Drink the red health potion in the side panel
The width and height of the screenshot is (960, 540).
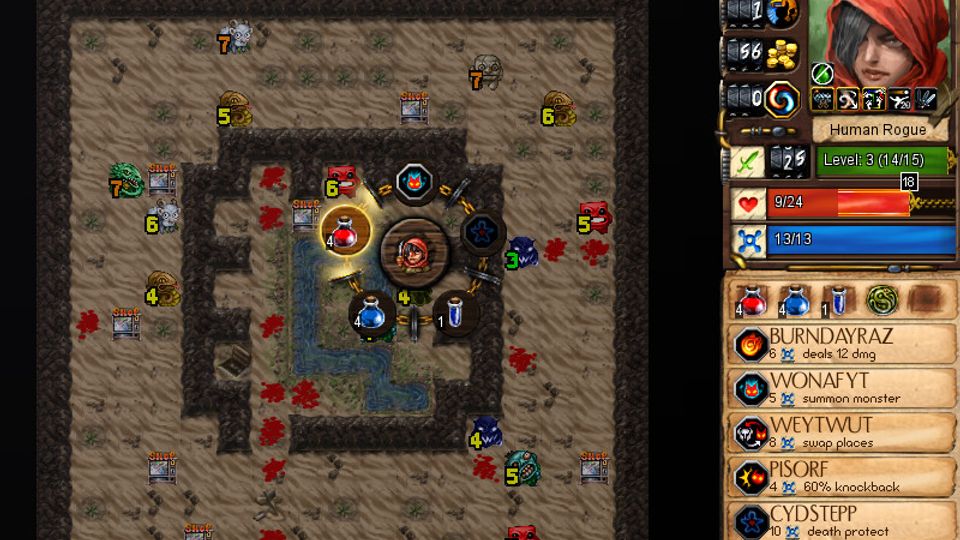click(x=750, y=299)
